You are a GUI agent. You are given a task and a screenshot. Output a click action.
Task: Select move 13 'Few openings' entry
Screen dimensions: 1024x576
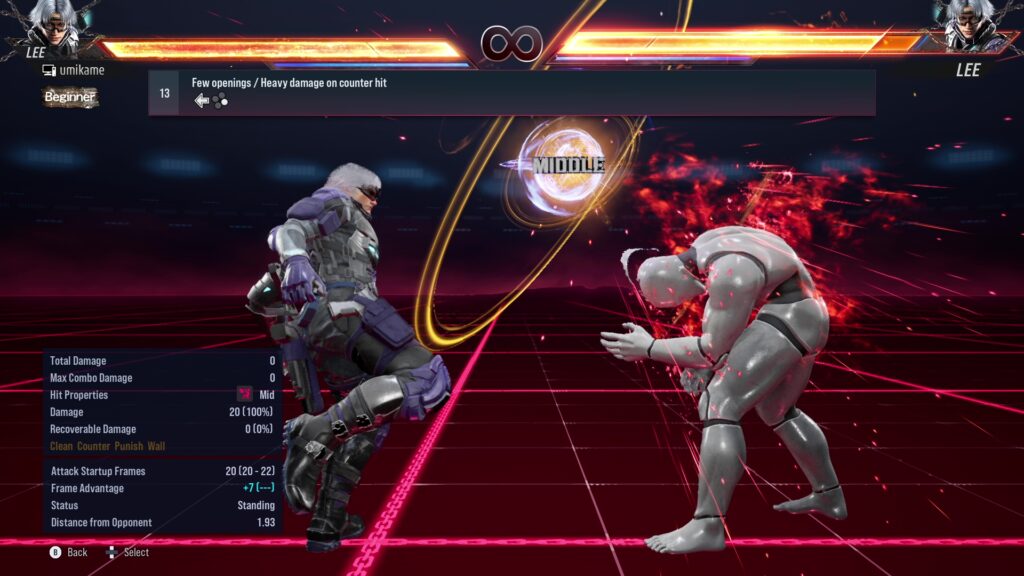pyautogui.click(x=511, y=92)
